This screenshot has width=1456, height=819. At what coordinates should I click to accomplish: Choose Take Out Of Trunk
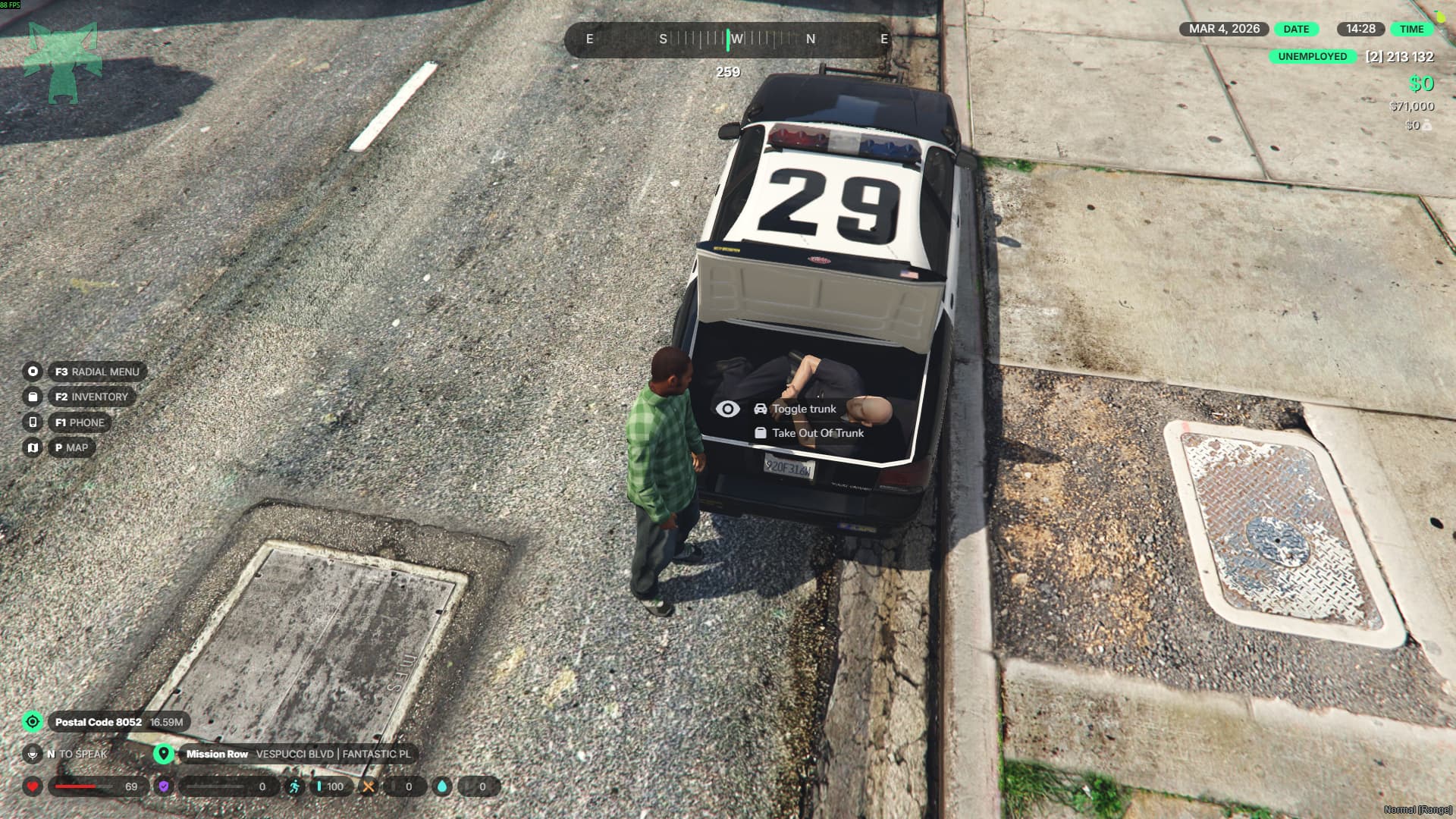click(x=817, y=433)
